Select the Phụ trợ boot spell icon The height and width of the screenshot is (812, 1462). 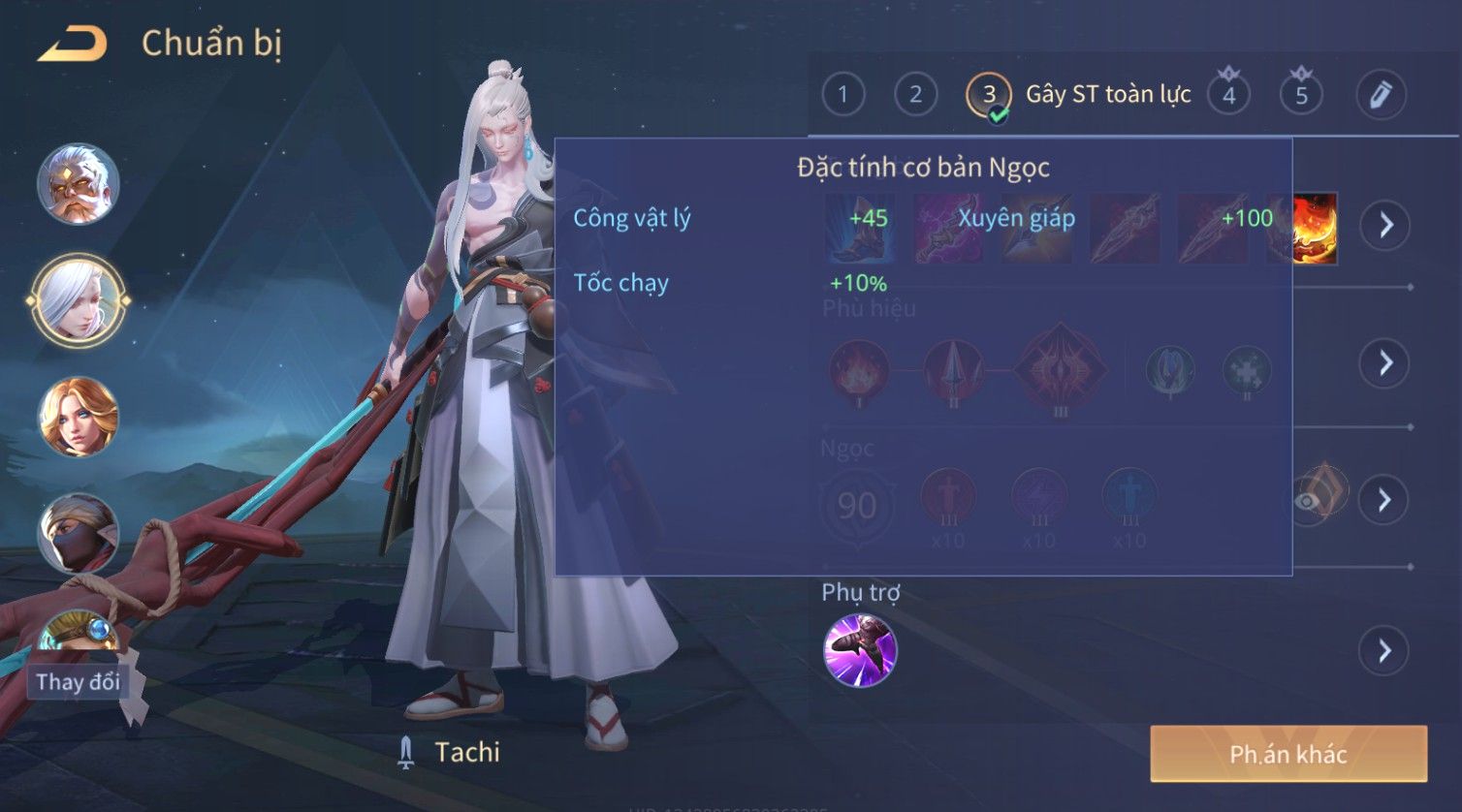[859, 650]
